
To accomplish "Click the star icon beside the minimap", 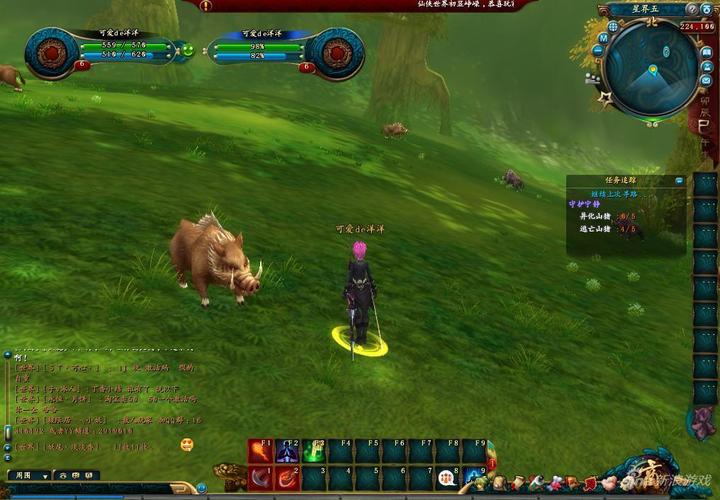I will pos(605,98).
